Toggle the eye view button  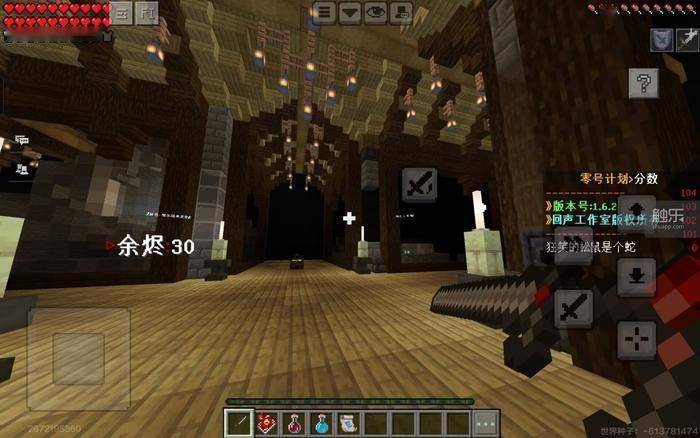point(375,12)
